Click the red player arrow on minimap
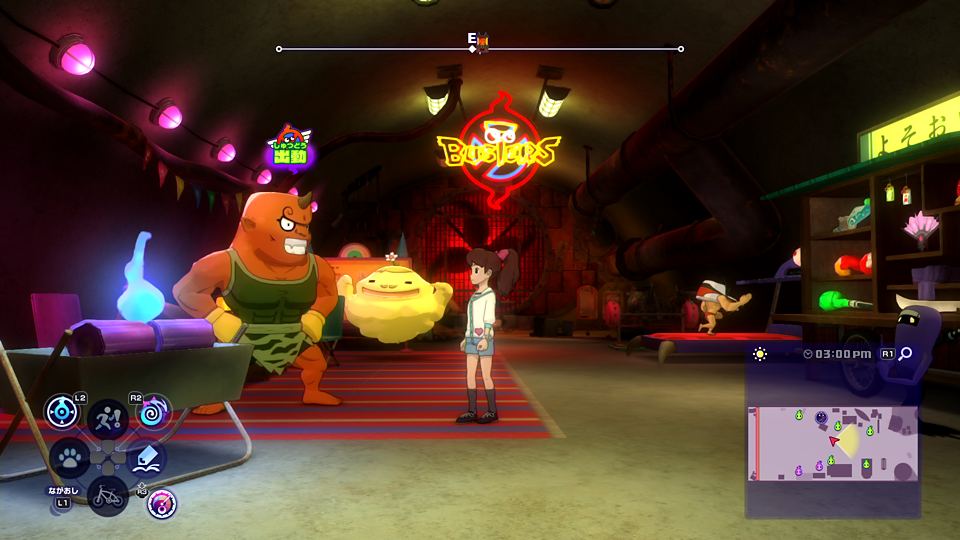Screen dimensions: 960x540 [x=834, y=439]
